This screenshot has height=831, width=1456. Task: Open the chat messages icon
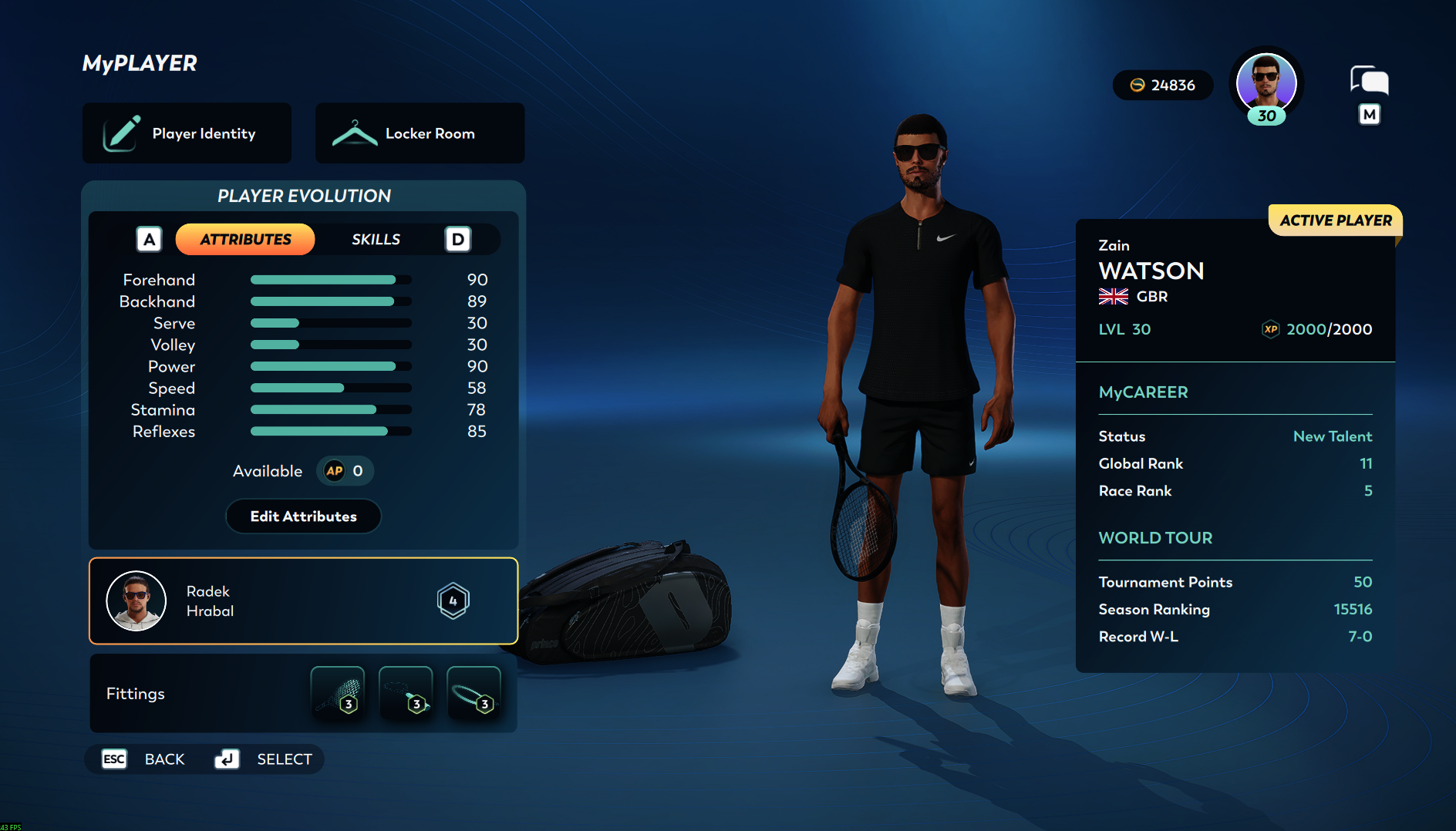[x=1369, y=81]
